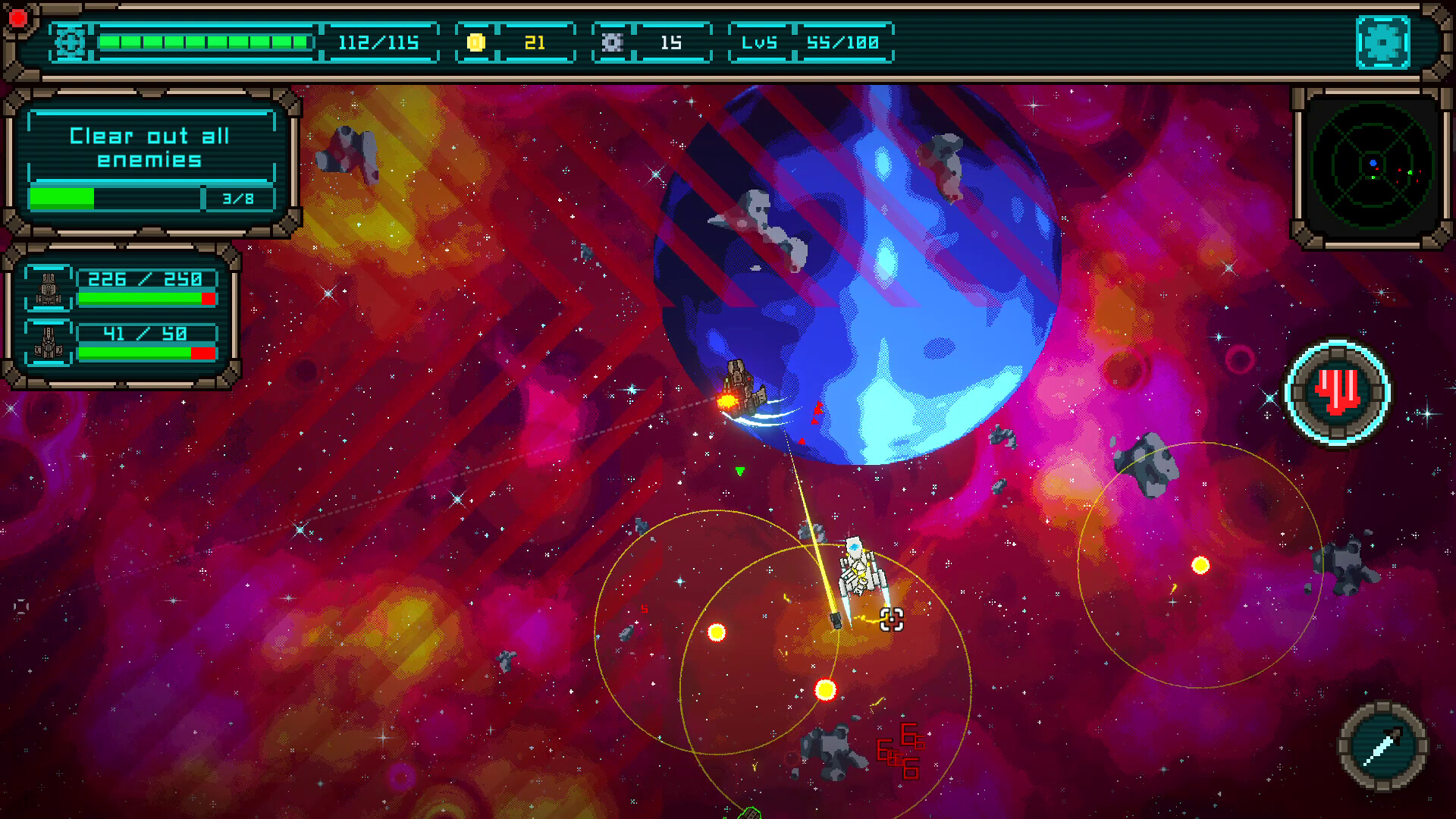Activate the missile ability in the bottom-right
Image resolution: width=1456 pixels, height=819 pixels.
(1383, 745)
